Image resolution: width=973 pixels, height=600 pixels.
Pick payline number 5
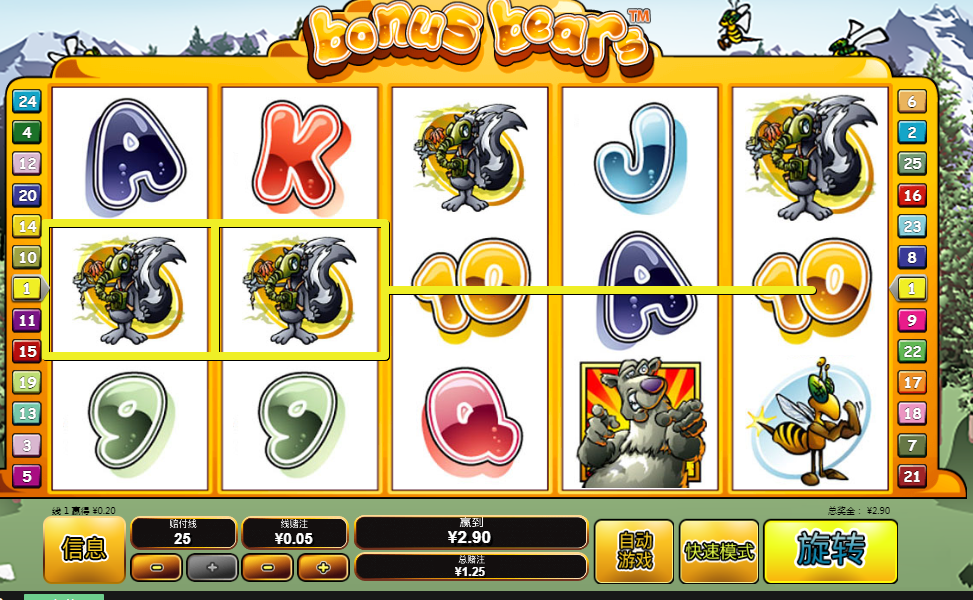(27, 476)
